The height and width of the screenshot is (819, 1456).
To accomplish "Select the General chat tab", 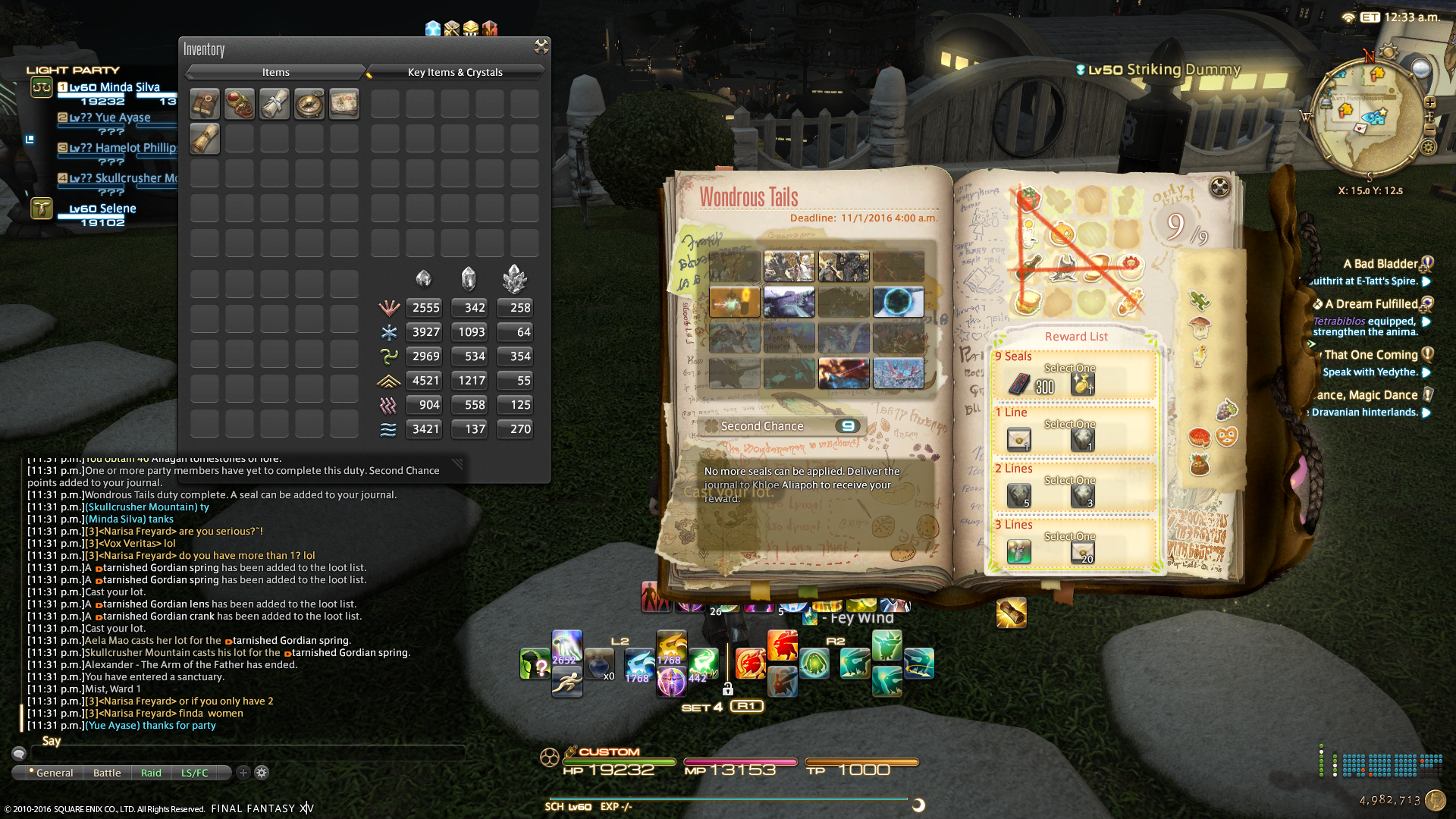I will 54,773.
